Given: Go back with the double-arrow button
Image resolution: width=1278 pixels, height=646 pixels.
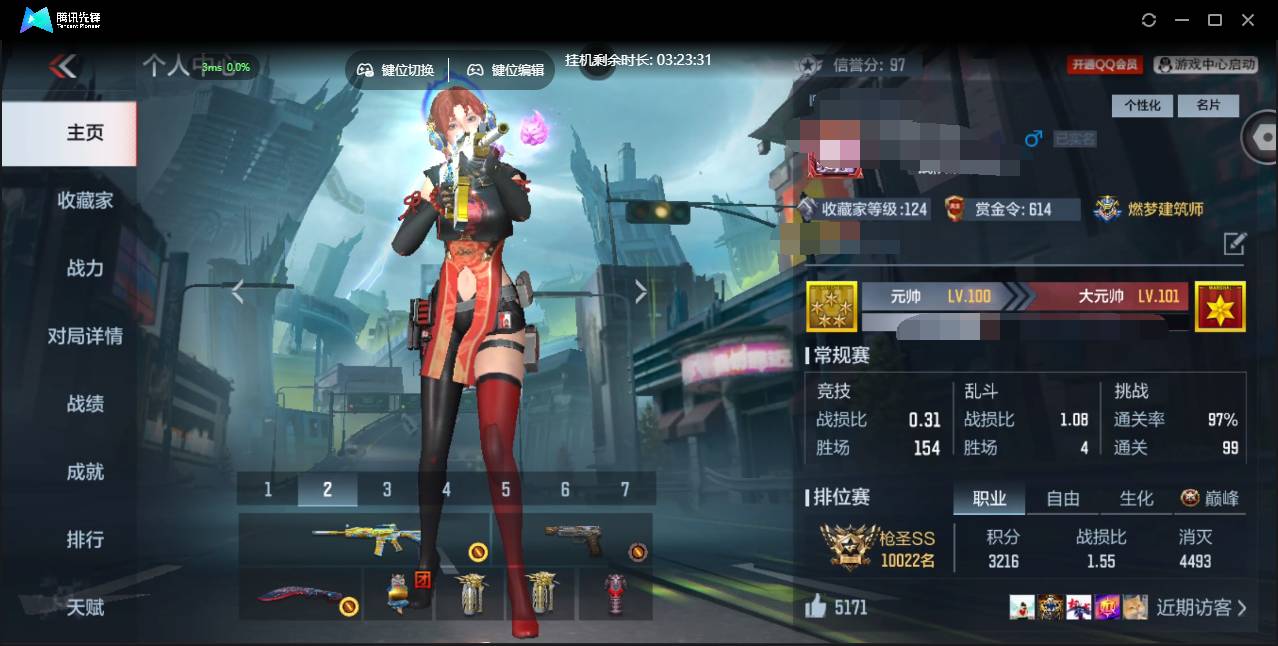Looking at the screenshot, I should [x=63, y=67].
